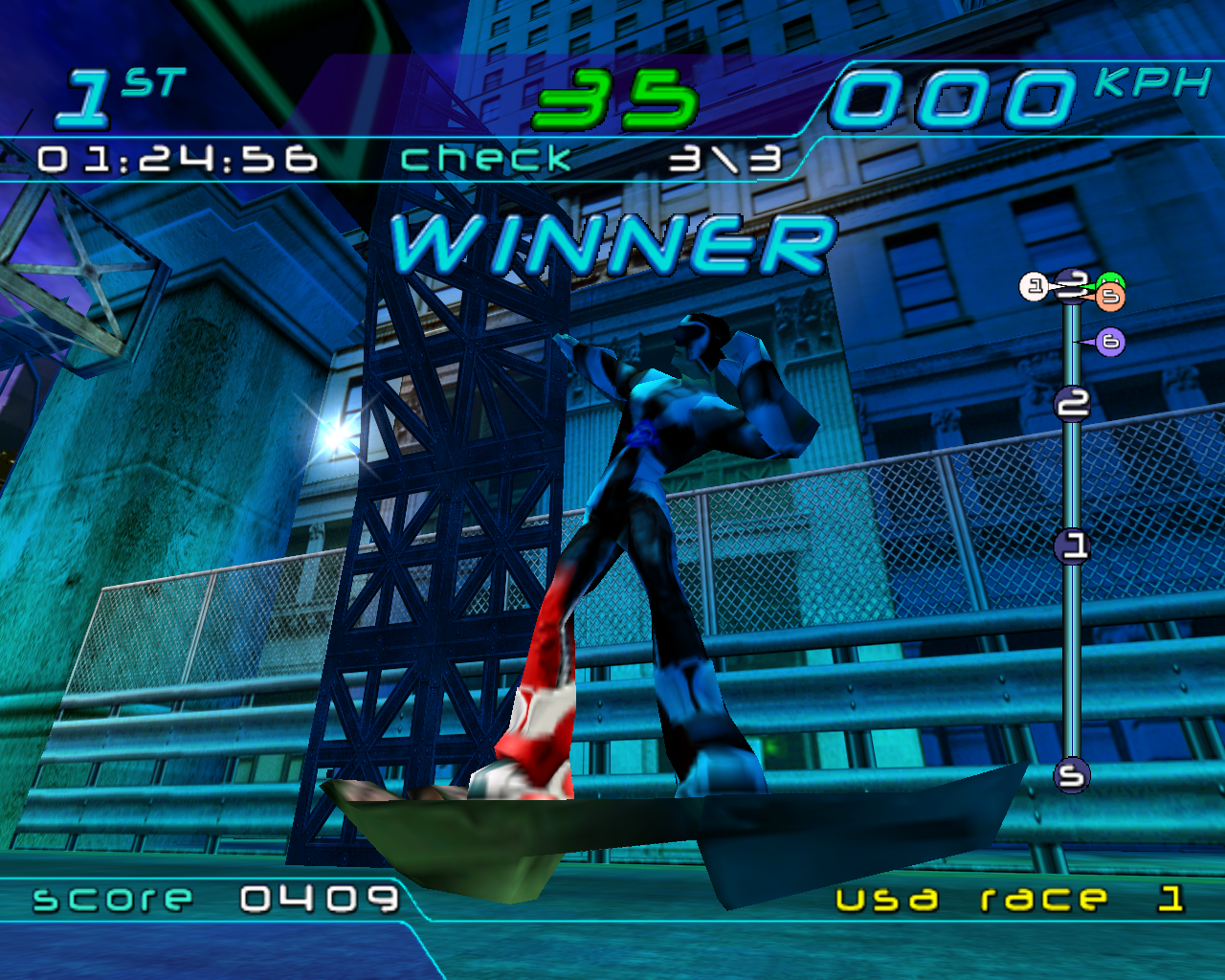The width and height of the screenshot is (1225, 980).
Task: Click the dark checkpoint 1 node on the track bar
Action: 1072,546
